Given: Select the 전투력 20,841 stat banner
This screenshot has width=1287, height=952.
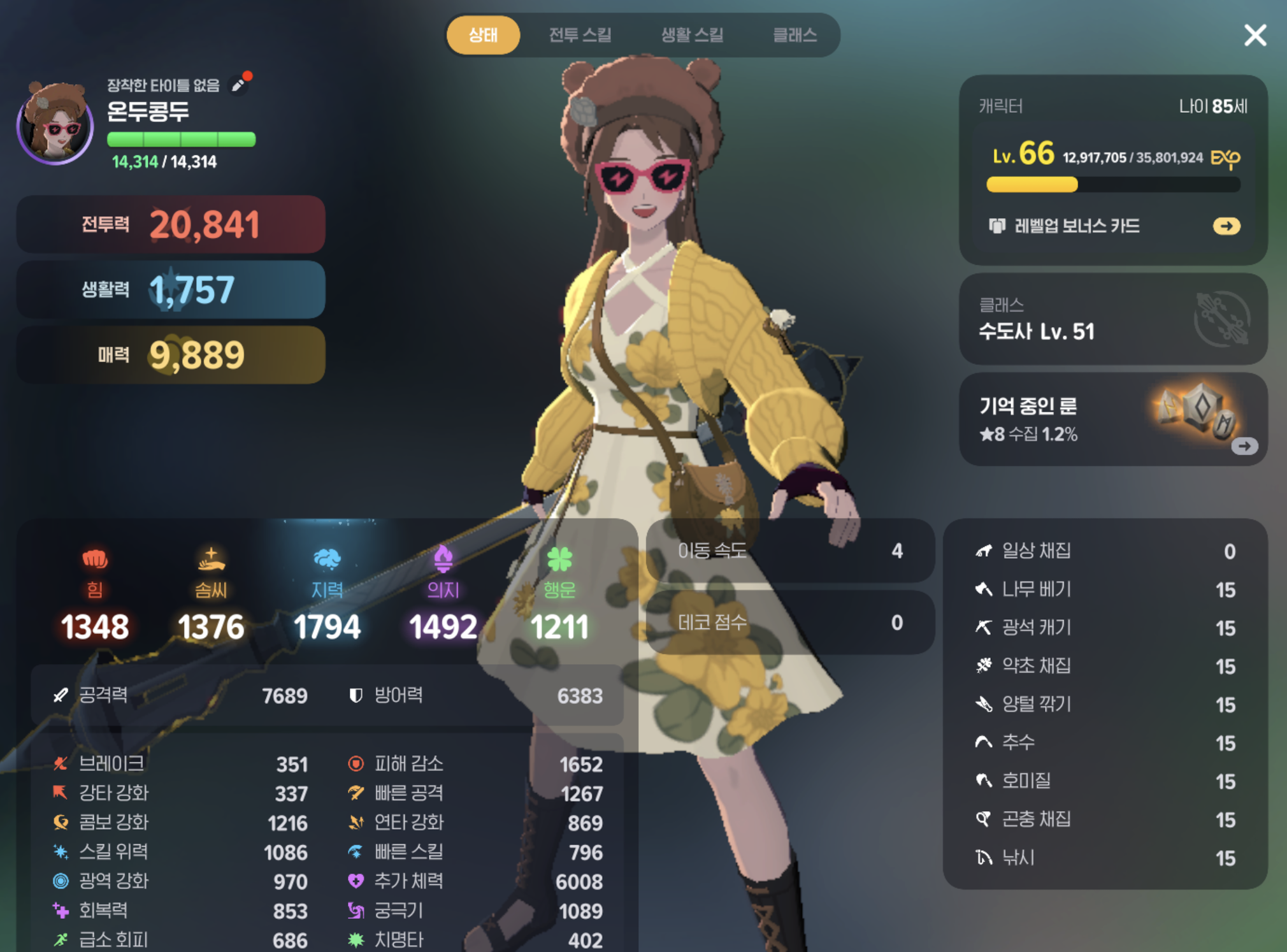Looking at the screenshot, I should point(169,224).
